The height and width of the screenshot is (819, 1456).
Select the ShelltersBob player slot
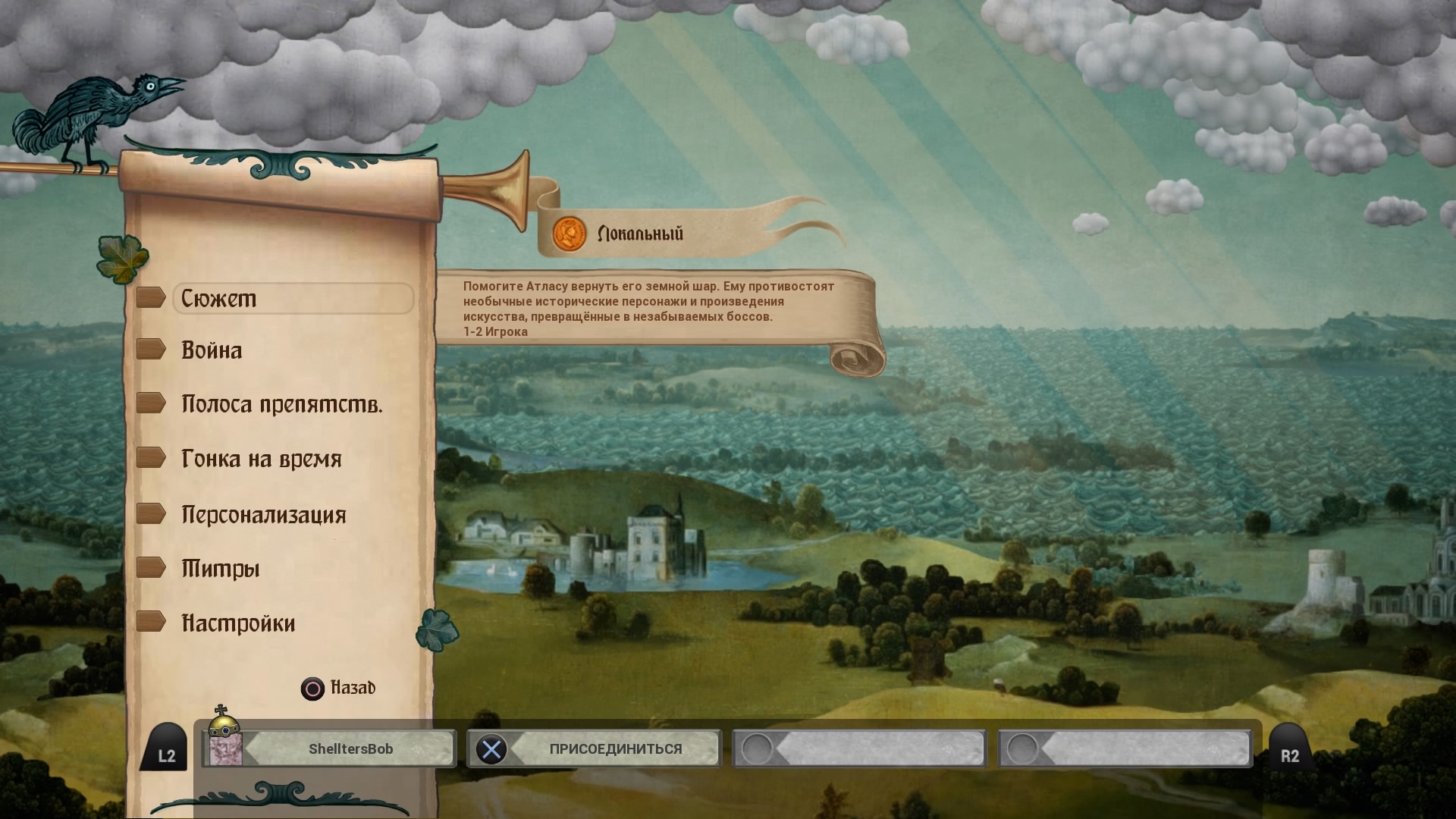click(x=329, y=749)
